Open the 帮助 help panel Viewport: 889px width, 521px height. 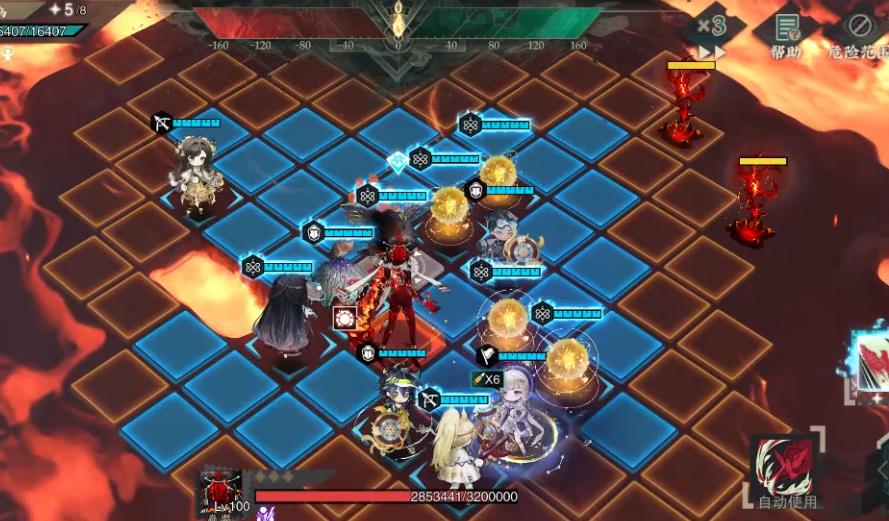(786, 34)
